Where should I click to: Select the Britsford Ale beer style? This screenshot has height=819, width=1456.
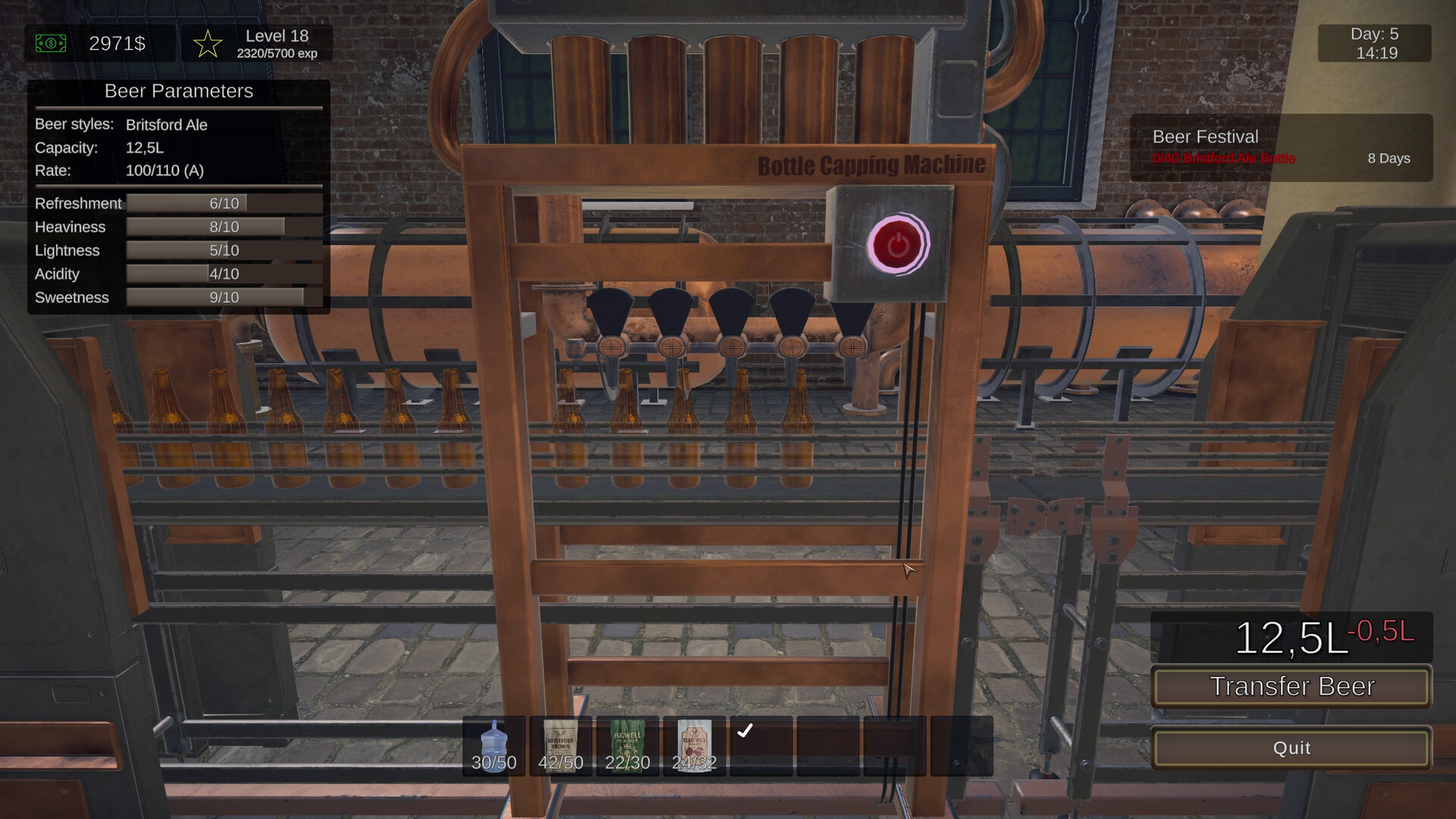[x=166, y=125]
